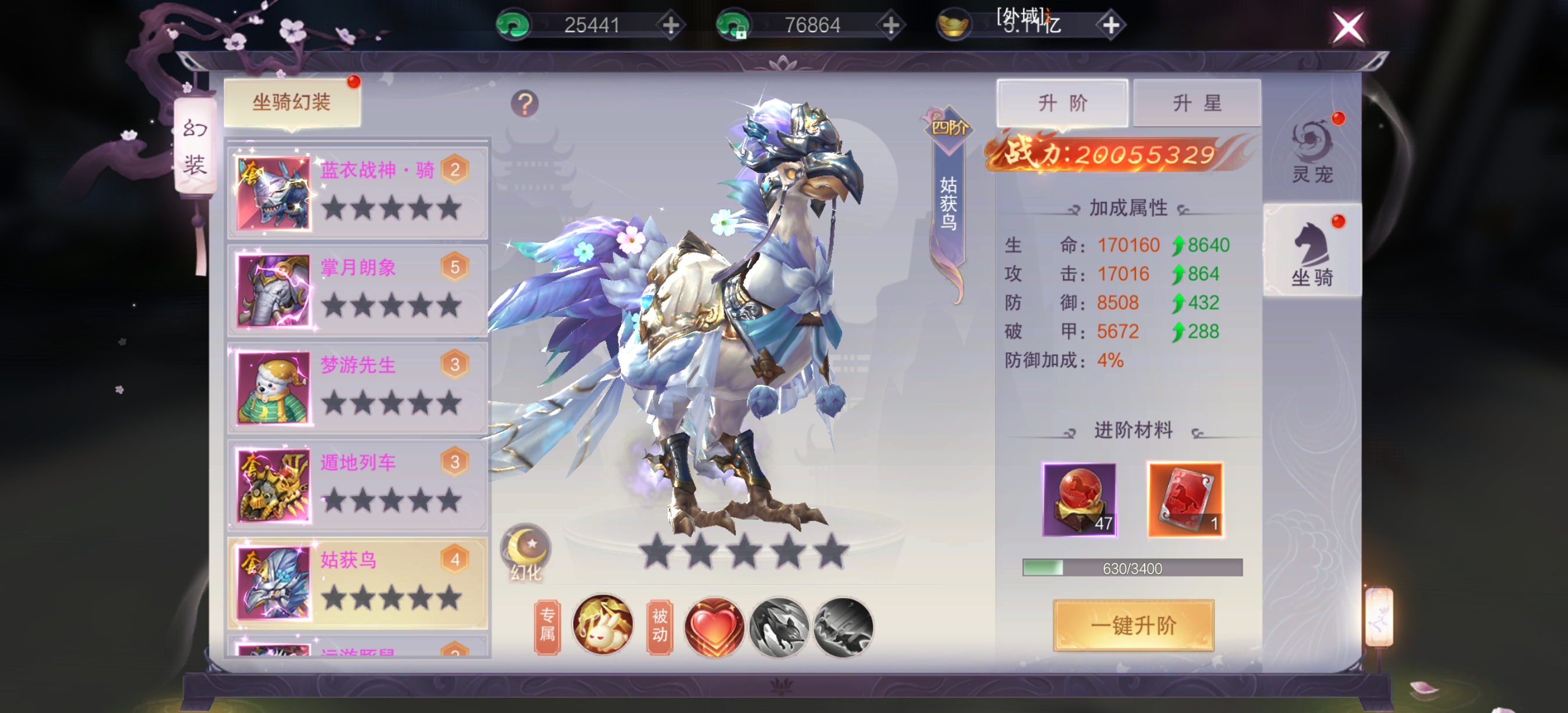
Task: Switch to the 升星 tab
Action: point(1197,103)
